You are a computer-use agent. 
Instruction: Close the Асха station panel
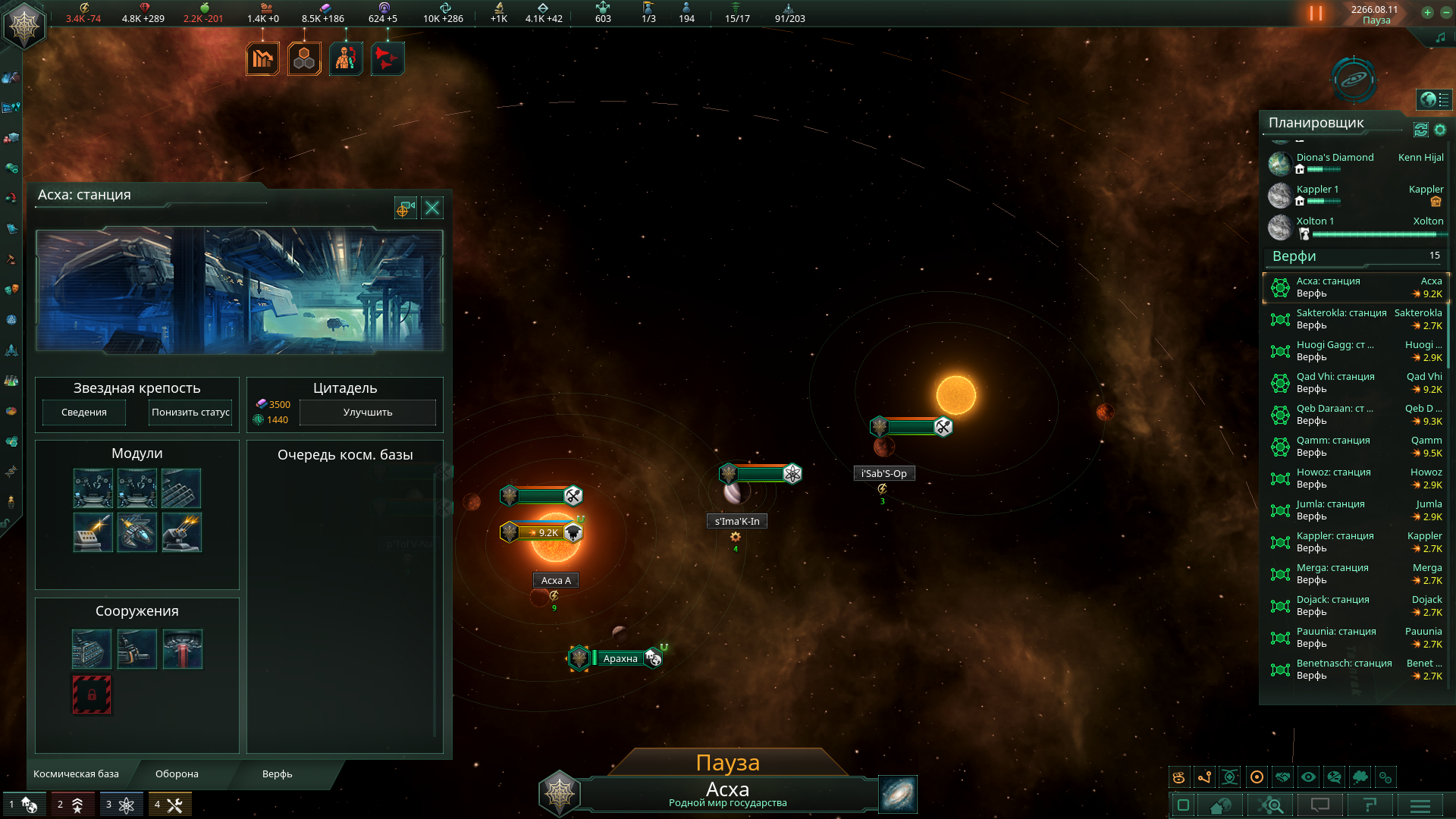click(432, 209)
